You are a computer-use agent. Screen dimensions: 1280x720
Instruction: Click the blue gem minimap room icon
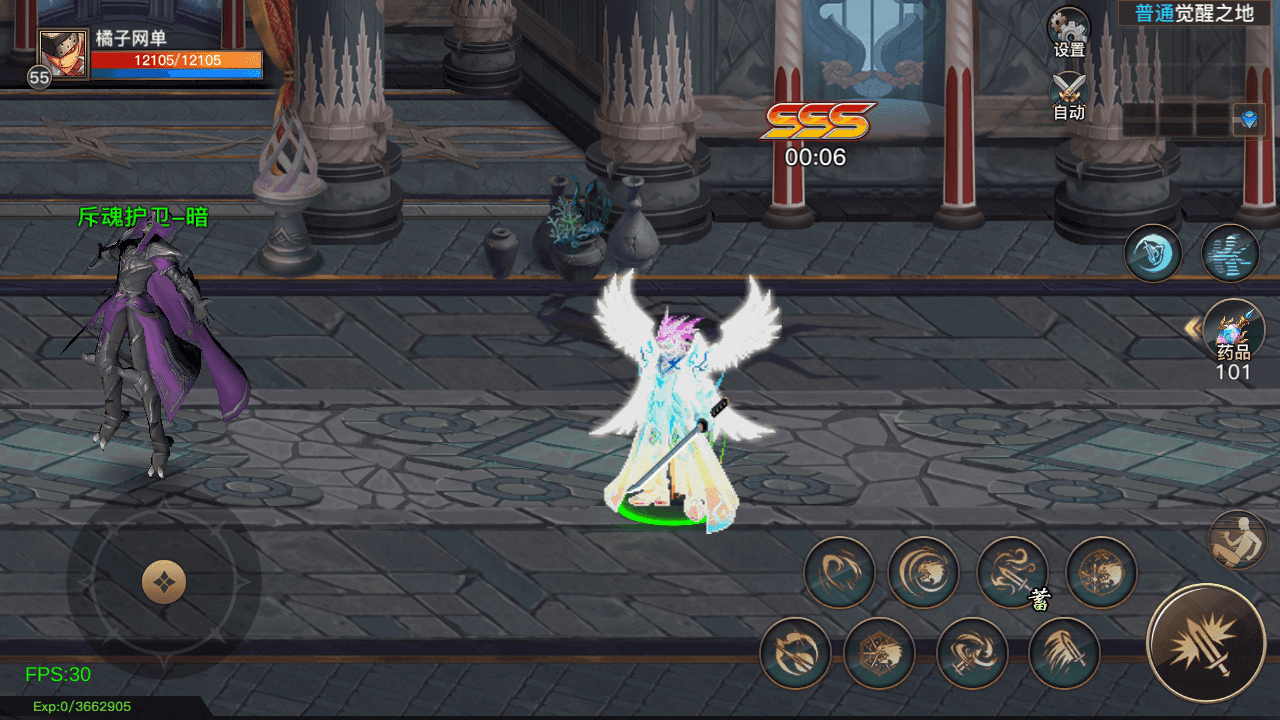coord(1248,120)
